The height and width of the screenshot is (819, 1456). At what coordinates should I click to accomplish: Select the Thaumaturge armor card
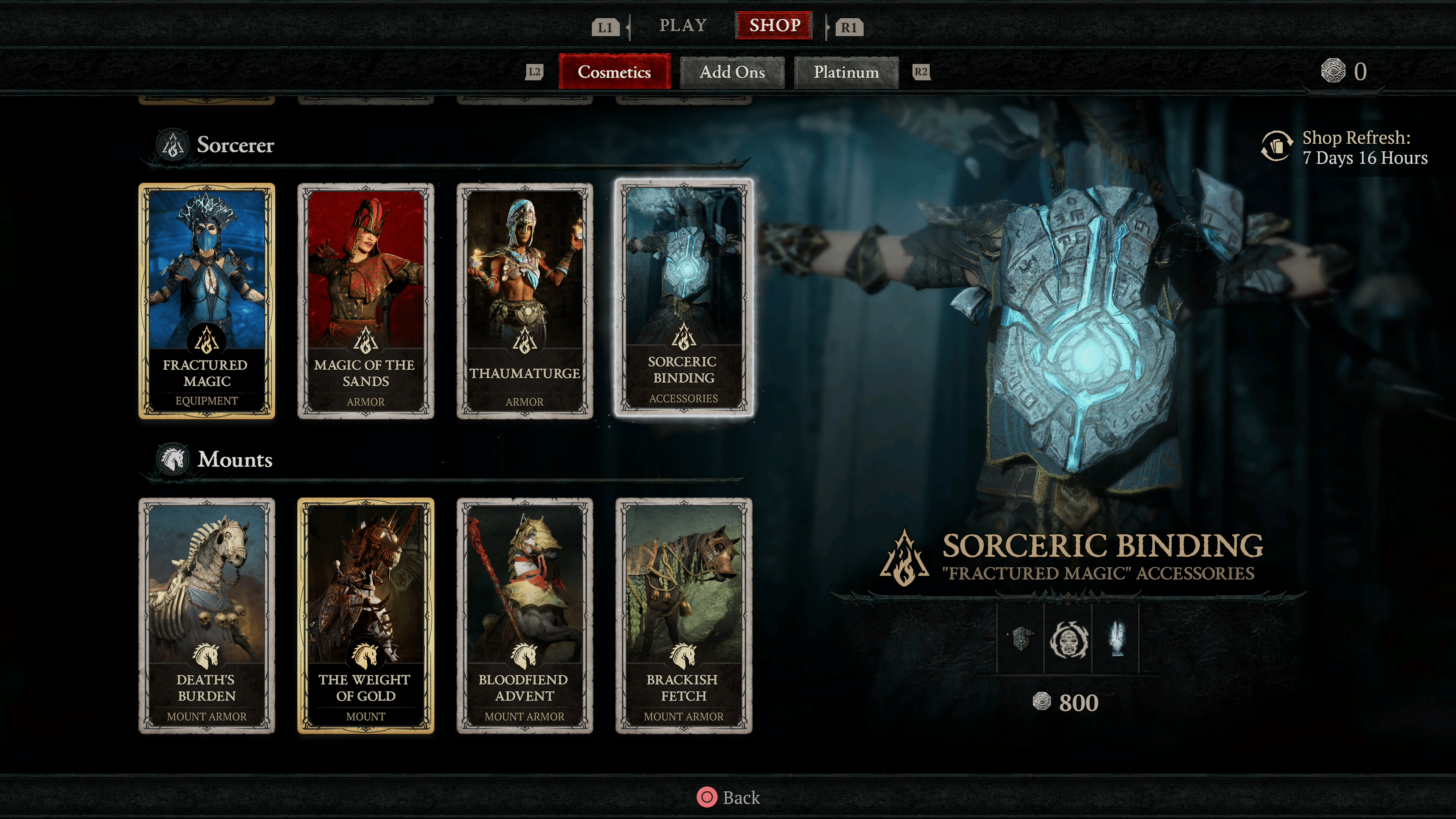click(x=524, y=300)
